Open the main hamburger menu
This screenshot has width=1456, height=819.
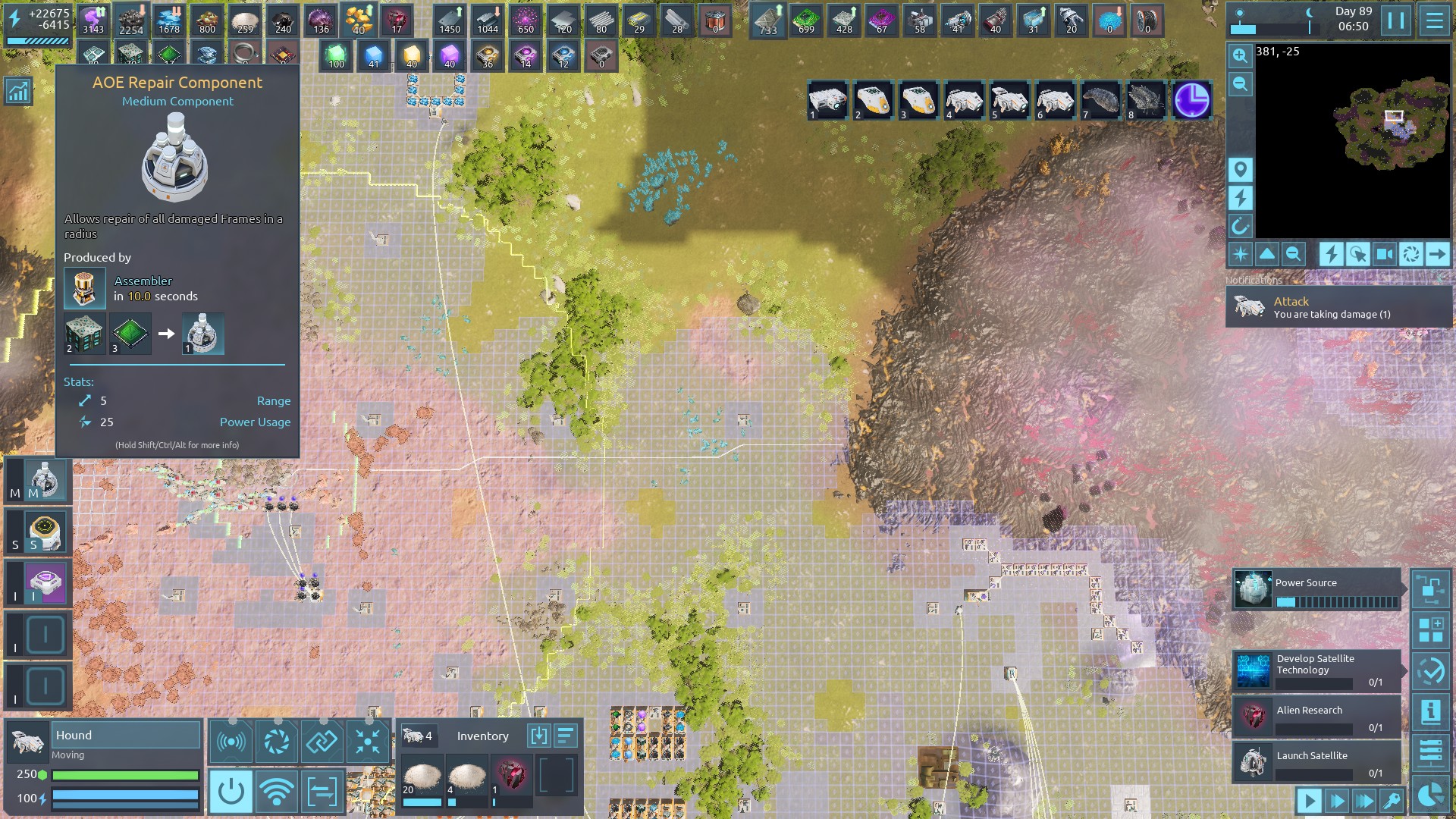click(1434, 20)
